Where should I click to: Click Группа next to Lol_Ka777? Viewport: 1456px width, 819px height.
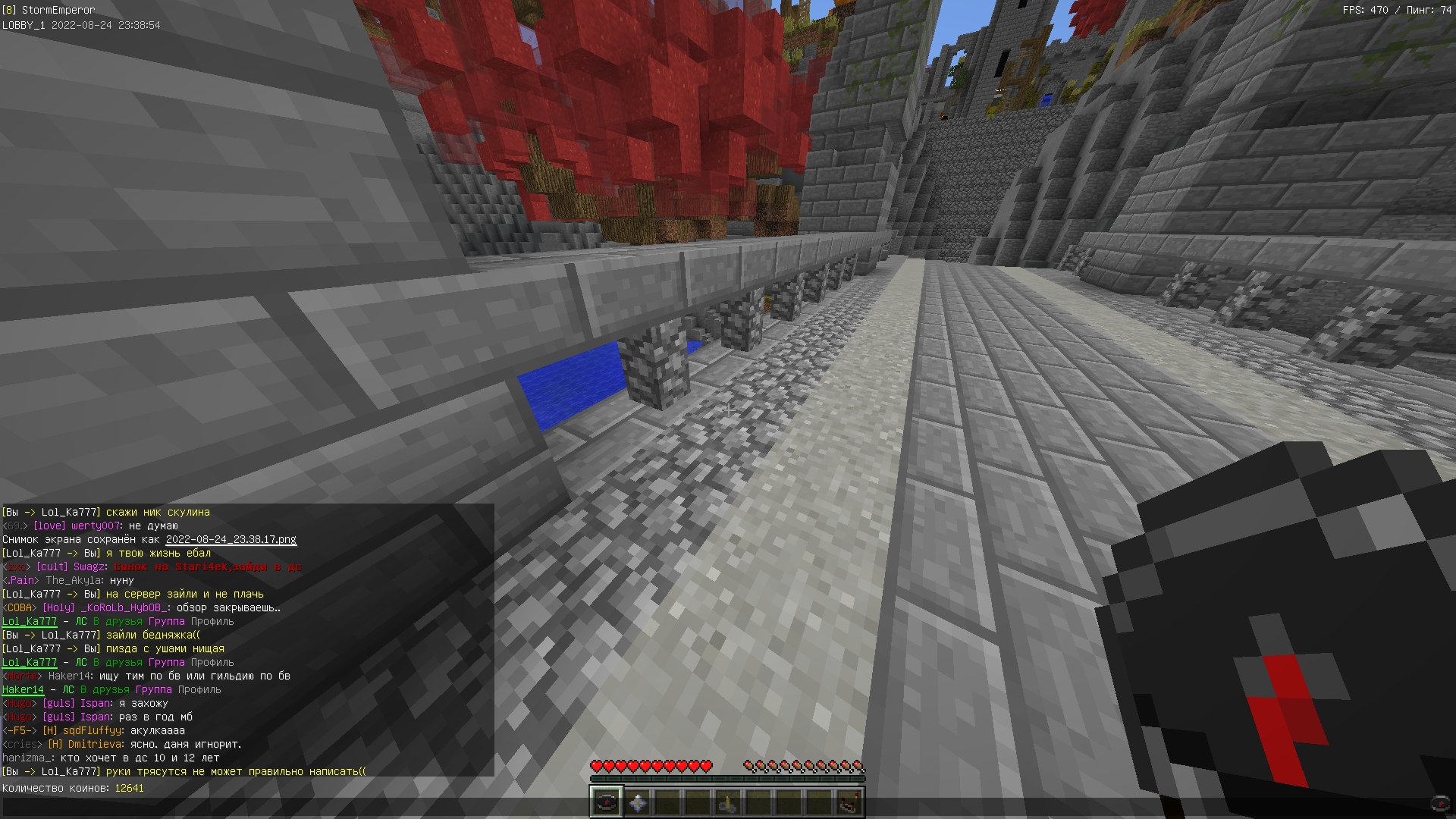click(x=165, y=621)
